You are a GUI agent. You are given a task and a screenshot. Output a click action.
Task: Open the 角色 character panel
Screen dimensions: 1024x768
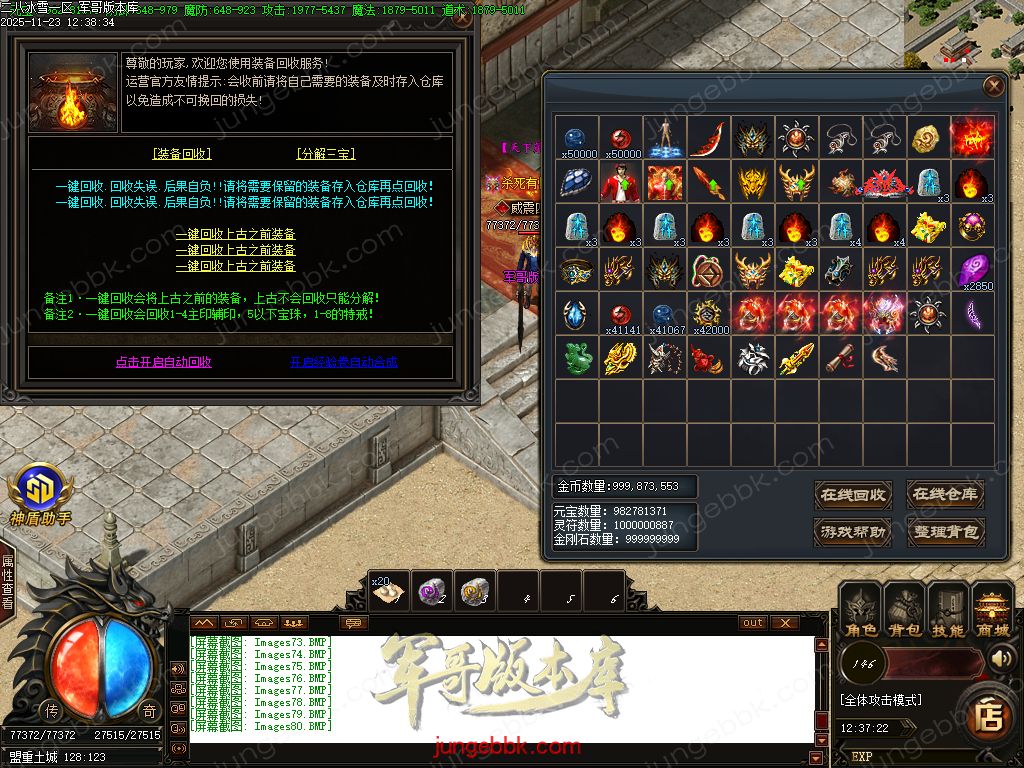point(861,611)
